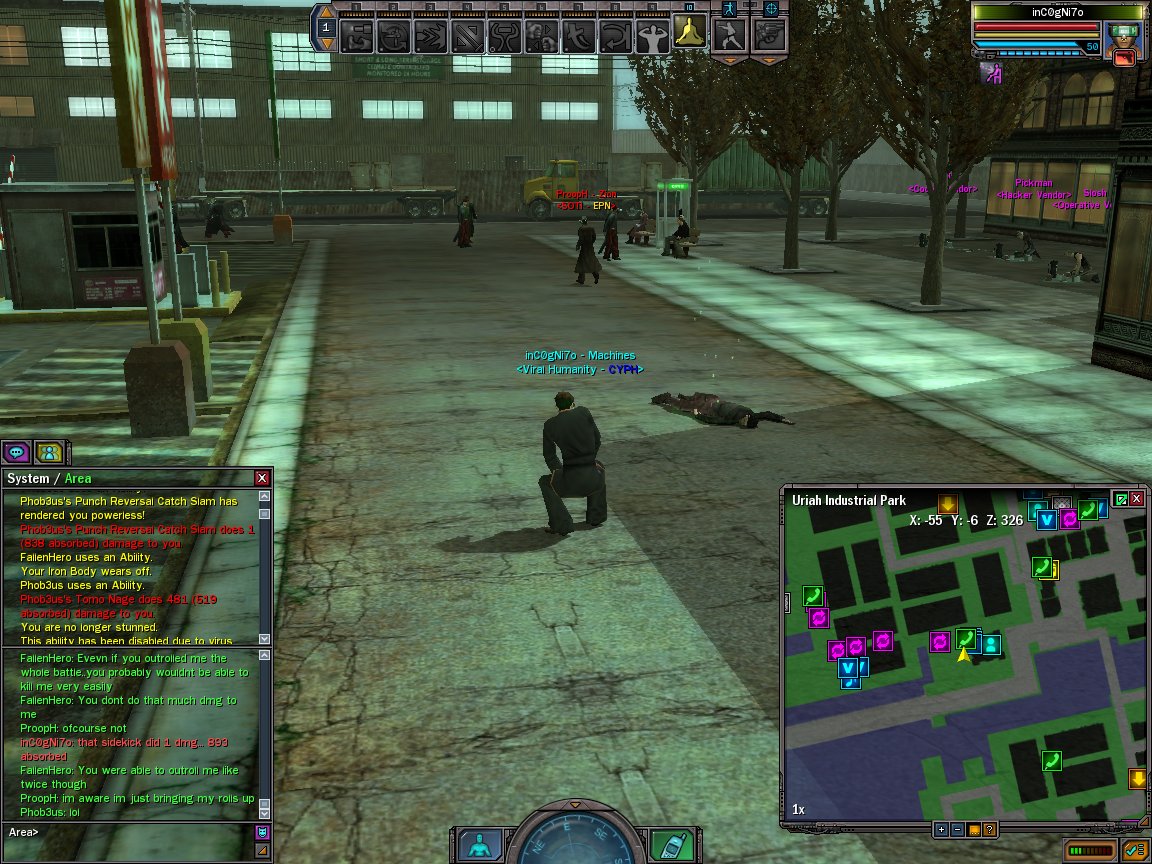Select the green hardline phone marker near player

click(x=966, y=638)
